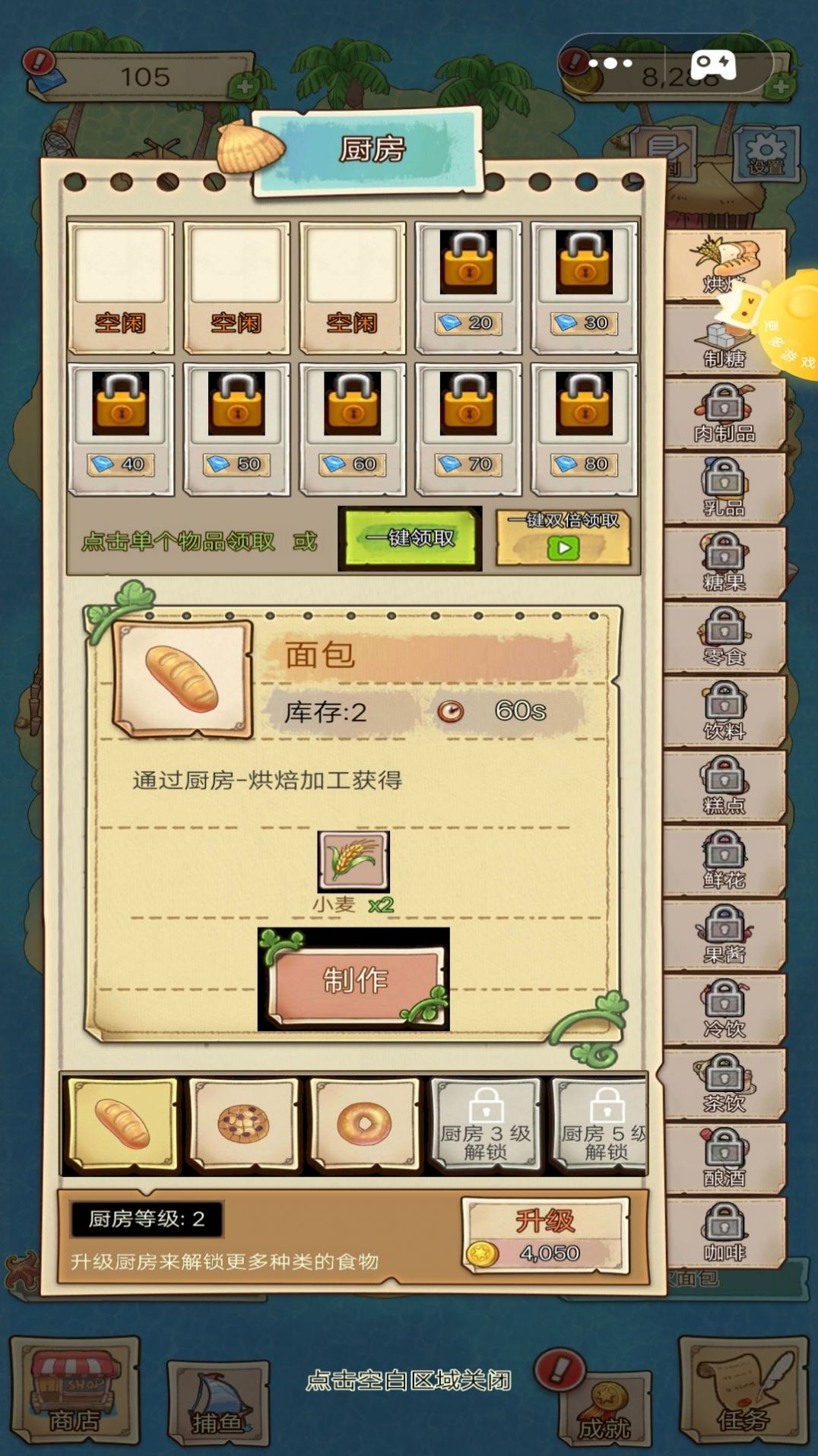Image resolution: width=818 pixels, height=1456 pixels.
Task: Unlock the kitchen slot costing 20 gems
Action: [468, 287]
